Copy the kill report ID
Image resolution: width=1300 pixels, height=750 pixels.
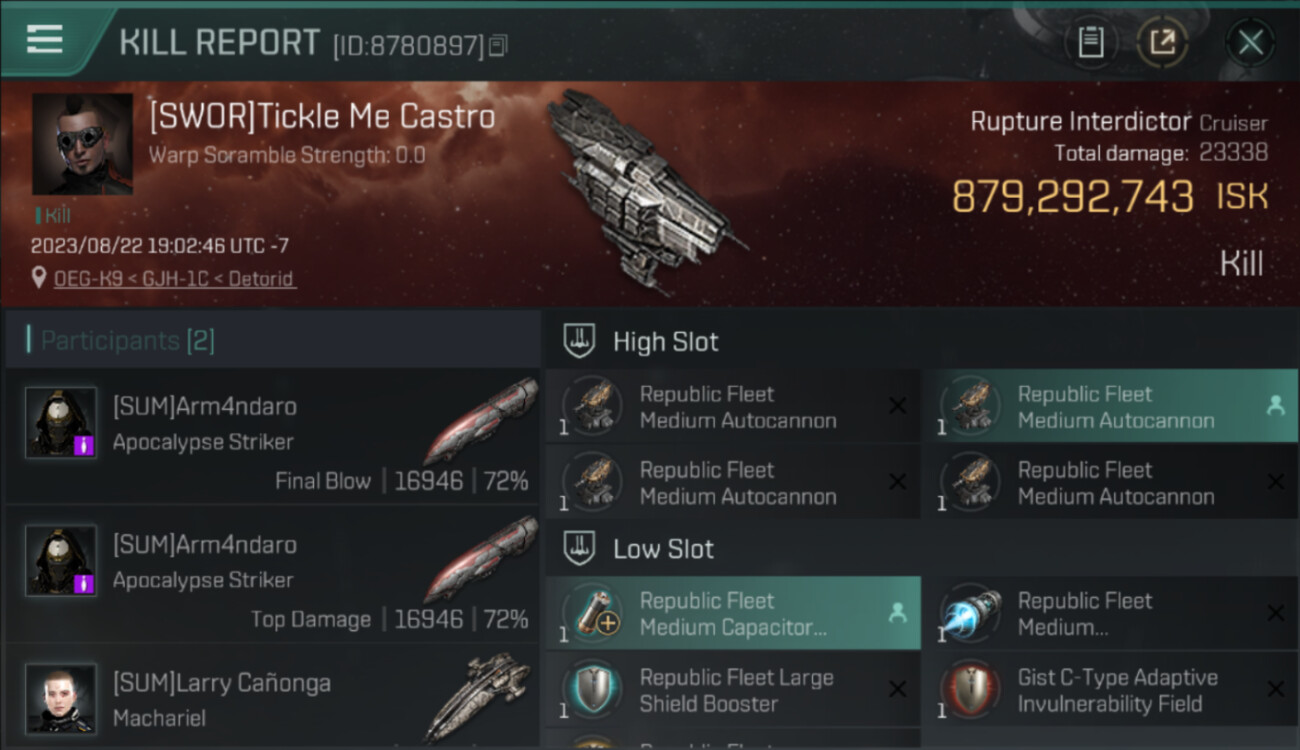[499, 45]
